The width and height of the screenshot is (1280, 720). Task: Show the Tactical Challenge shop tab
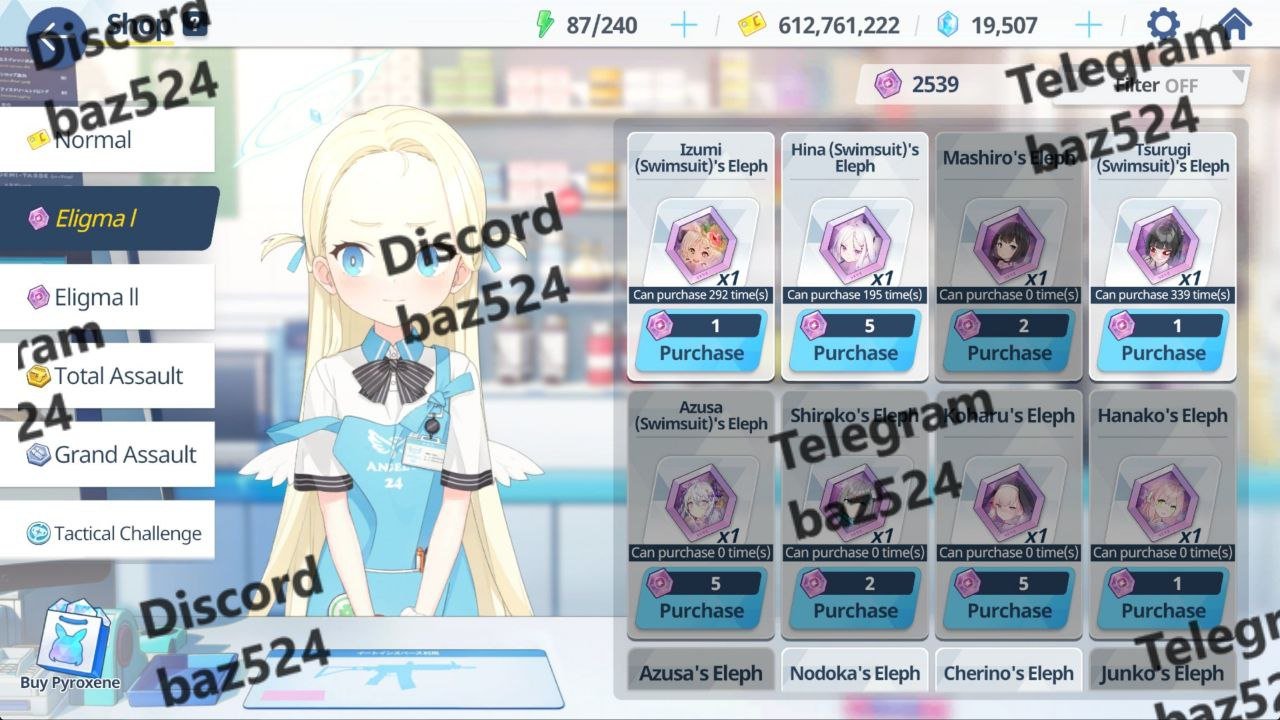coord(107,533)
